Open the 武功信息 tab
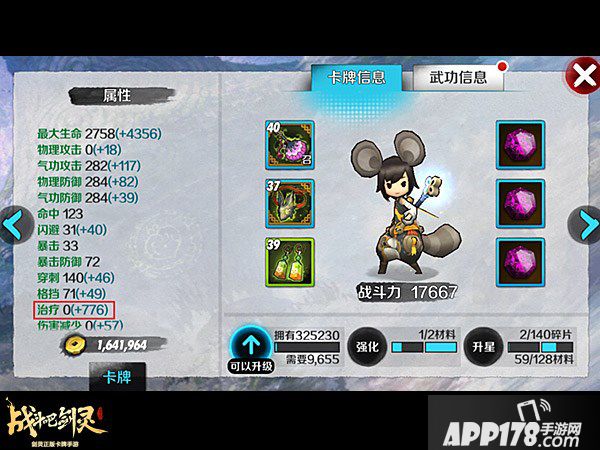 (x=459, y=77)
